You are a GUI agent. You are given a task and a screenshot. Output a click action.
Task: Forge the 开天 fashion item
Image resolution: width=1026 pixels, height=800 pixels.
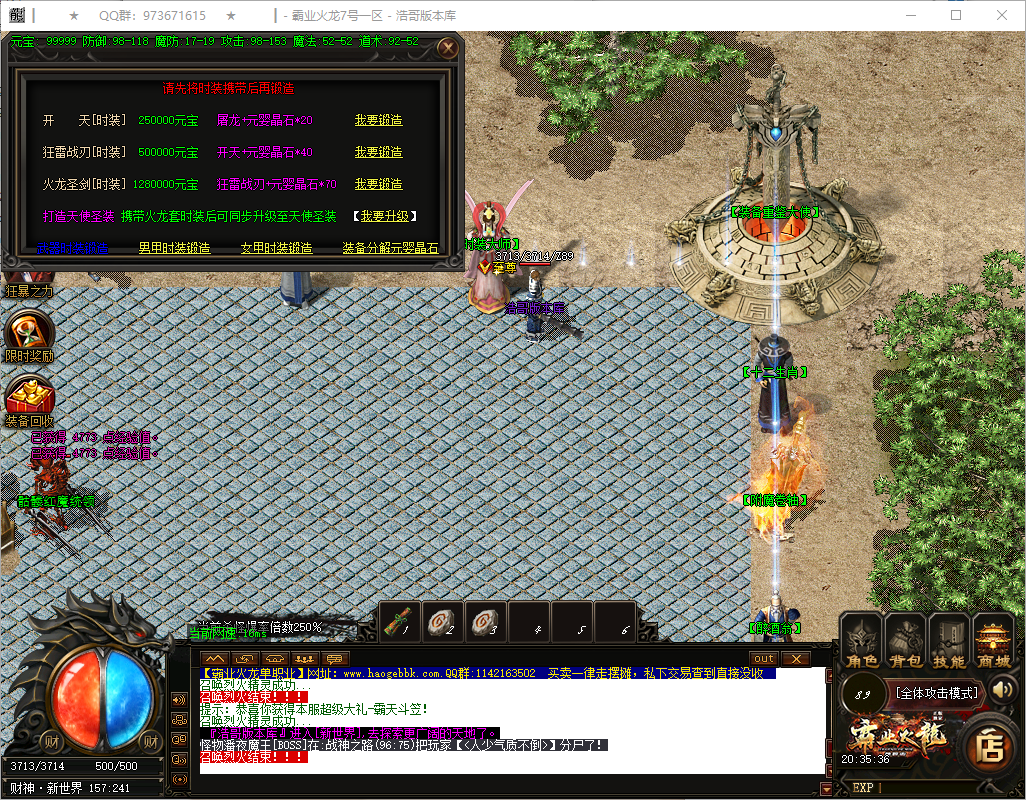(378, 120)
